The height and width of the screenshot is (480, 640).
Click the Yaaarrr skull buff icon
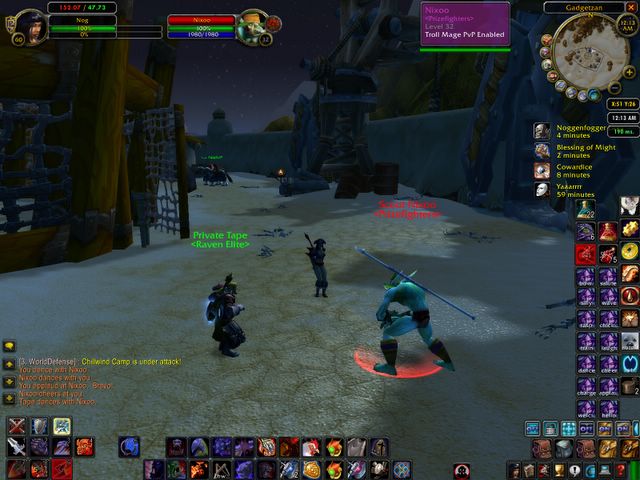[x=541, y=189]
